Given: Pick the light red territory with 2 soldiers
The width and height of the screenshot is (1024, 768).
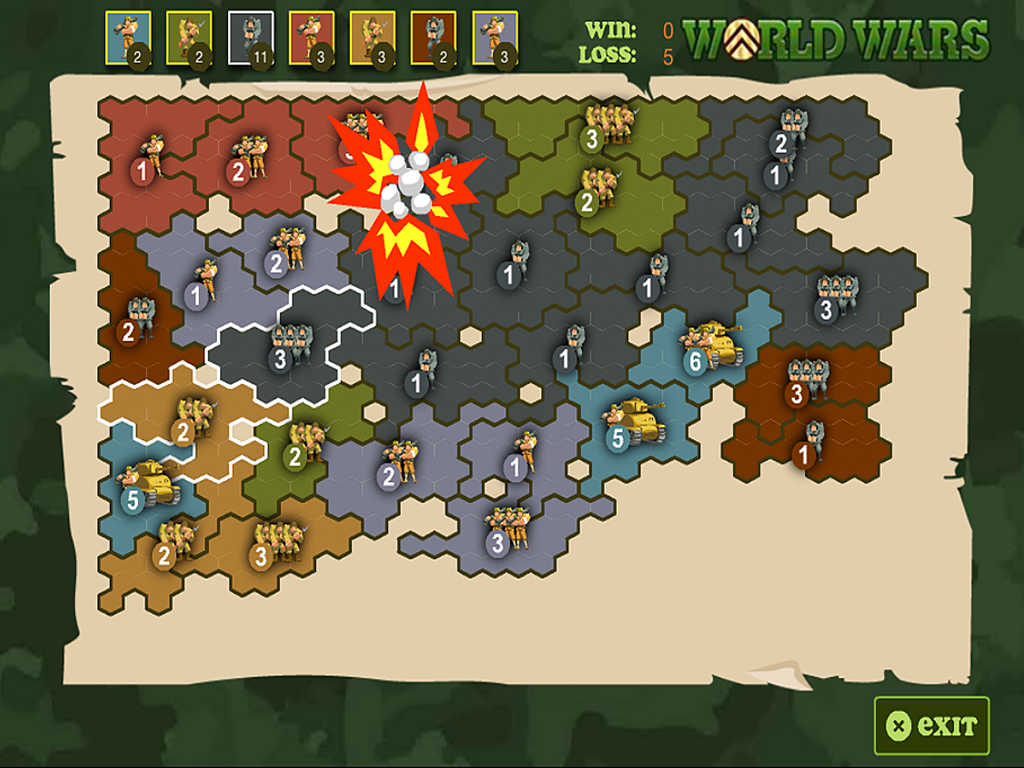Looking at the screenshot, I should click(247, 160).
